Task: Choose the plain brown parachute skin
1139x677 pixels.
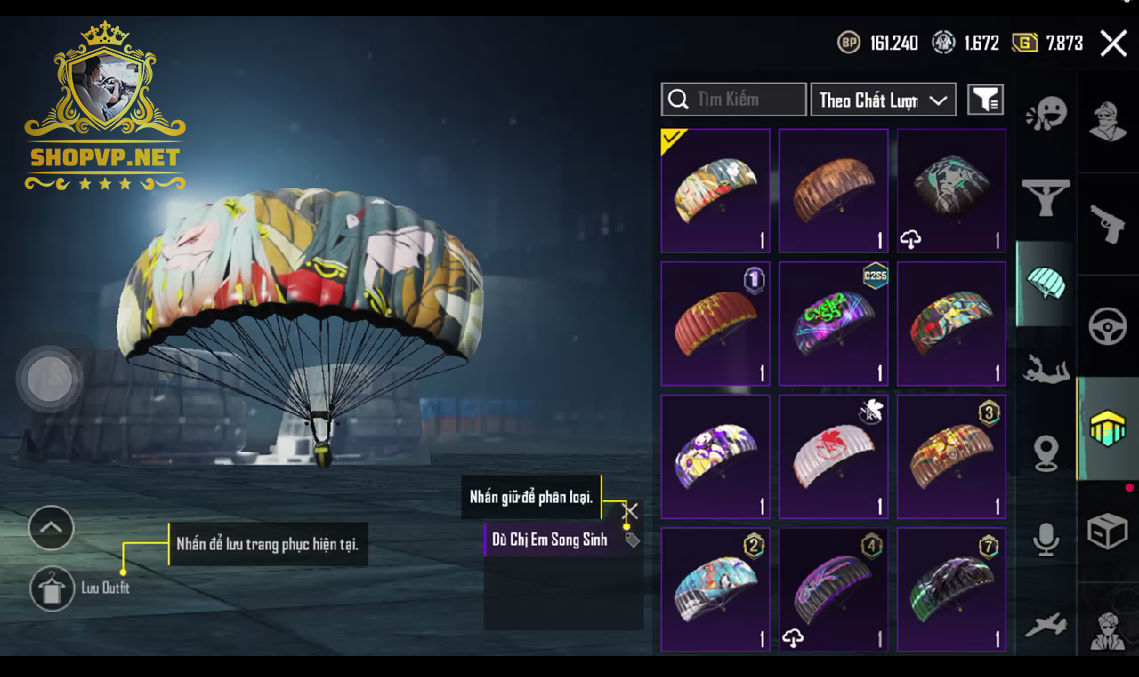Action: pos(833,190)
